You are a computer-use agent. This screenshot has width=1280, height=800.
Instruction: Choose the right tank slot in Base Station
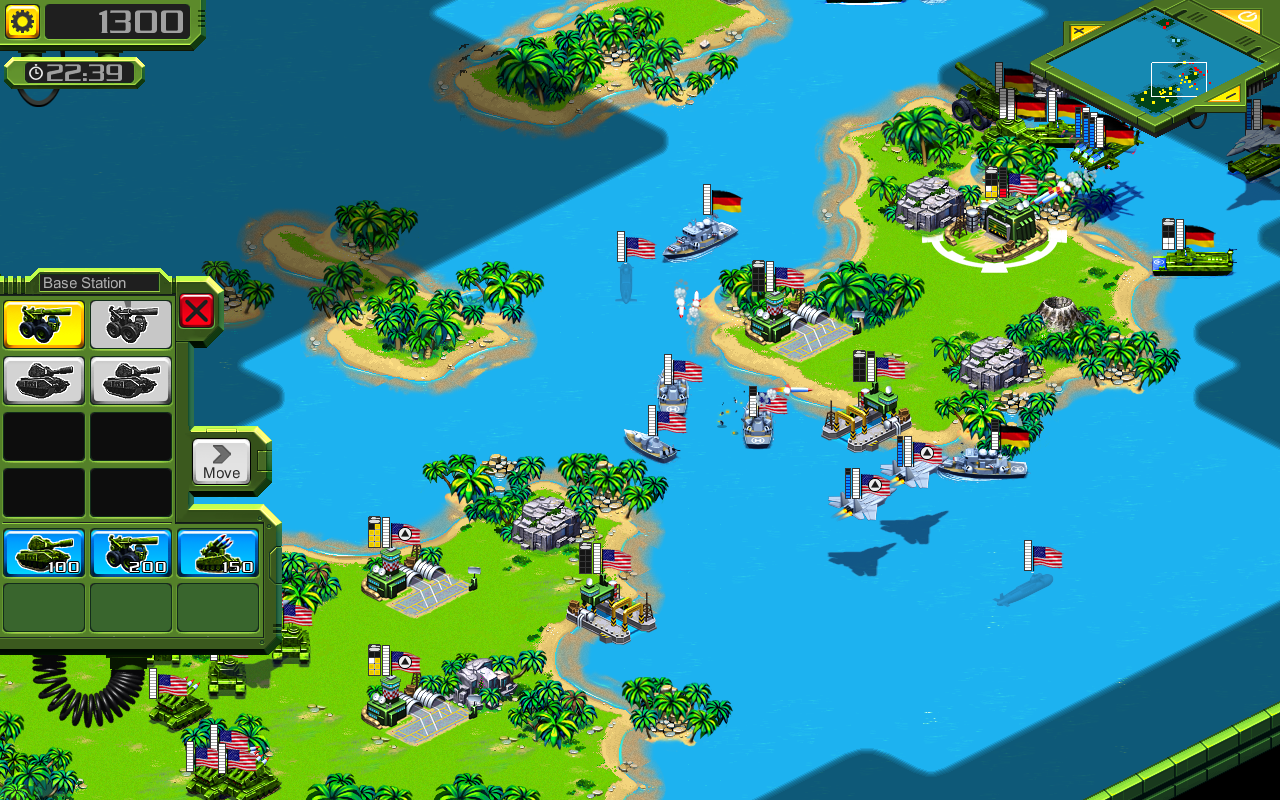click(130, 380)
